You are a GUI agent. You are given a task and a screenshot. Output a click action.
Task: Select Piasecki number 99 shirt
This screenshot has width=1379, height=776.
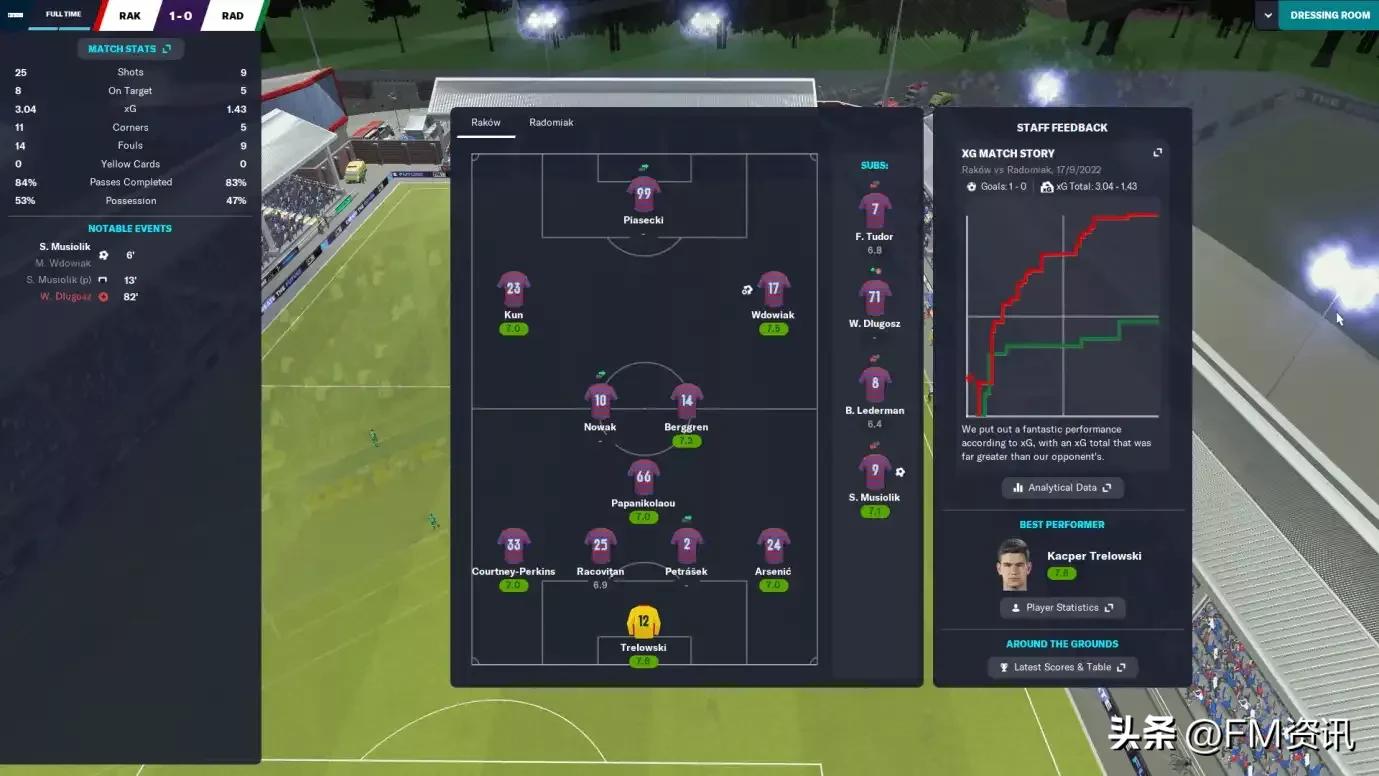tap(643, 194)
